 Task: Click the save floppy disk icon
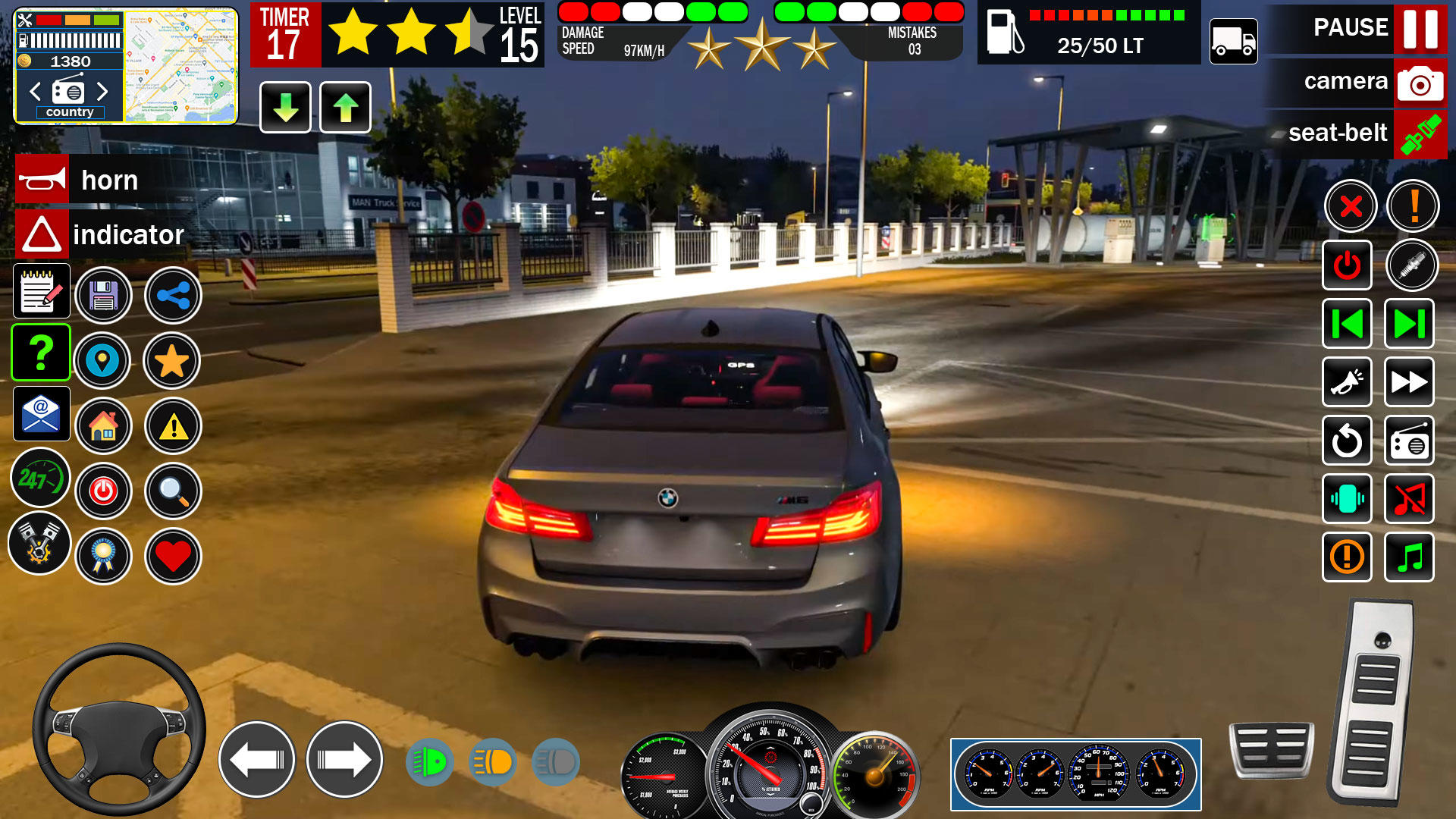coord(104,296)
